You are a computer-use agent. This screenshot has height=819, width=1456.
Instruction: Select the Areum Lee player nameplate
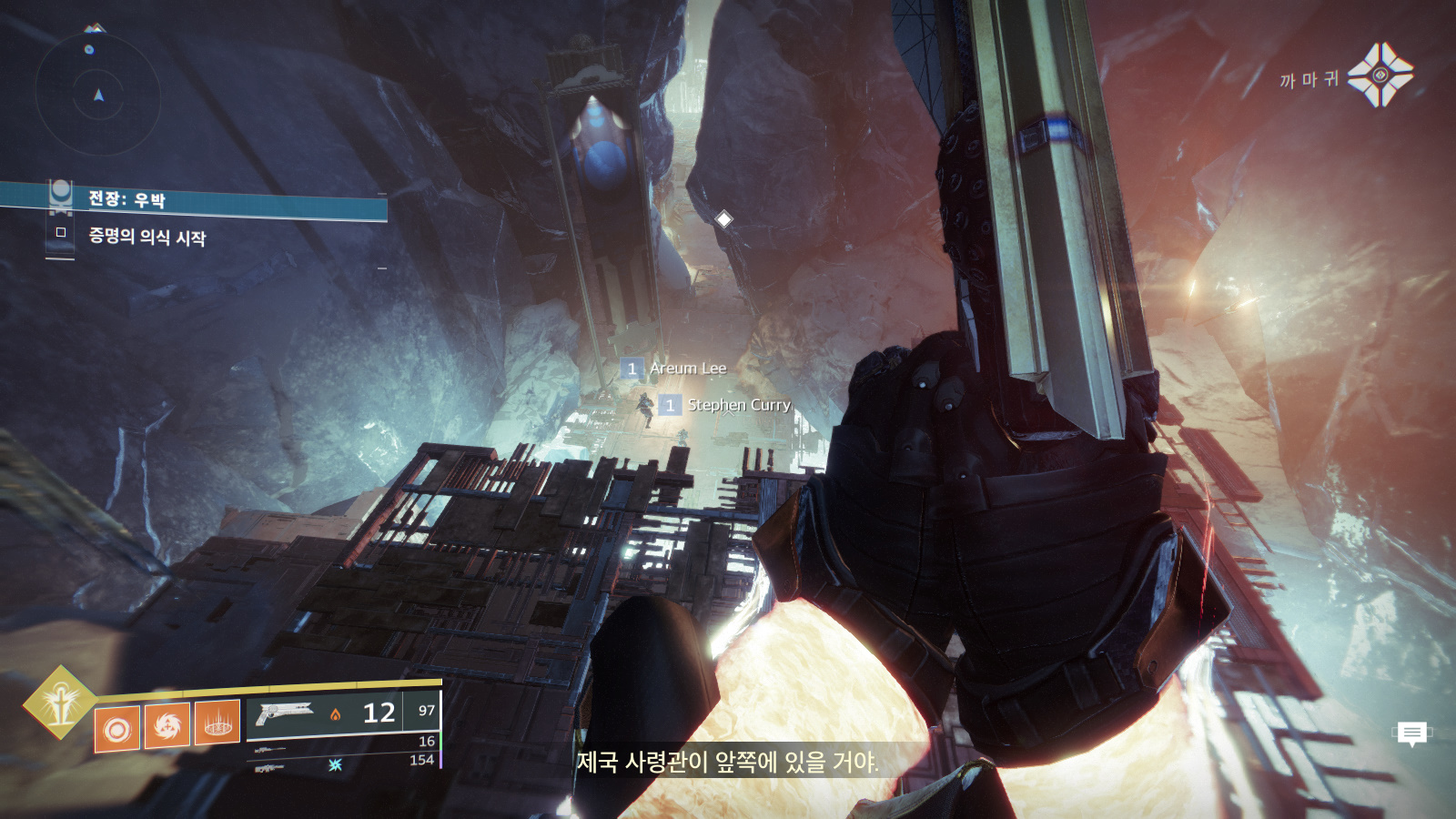[x=687, y=369]
